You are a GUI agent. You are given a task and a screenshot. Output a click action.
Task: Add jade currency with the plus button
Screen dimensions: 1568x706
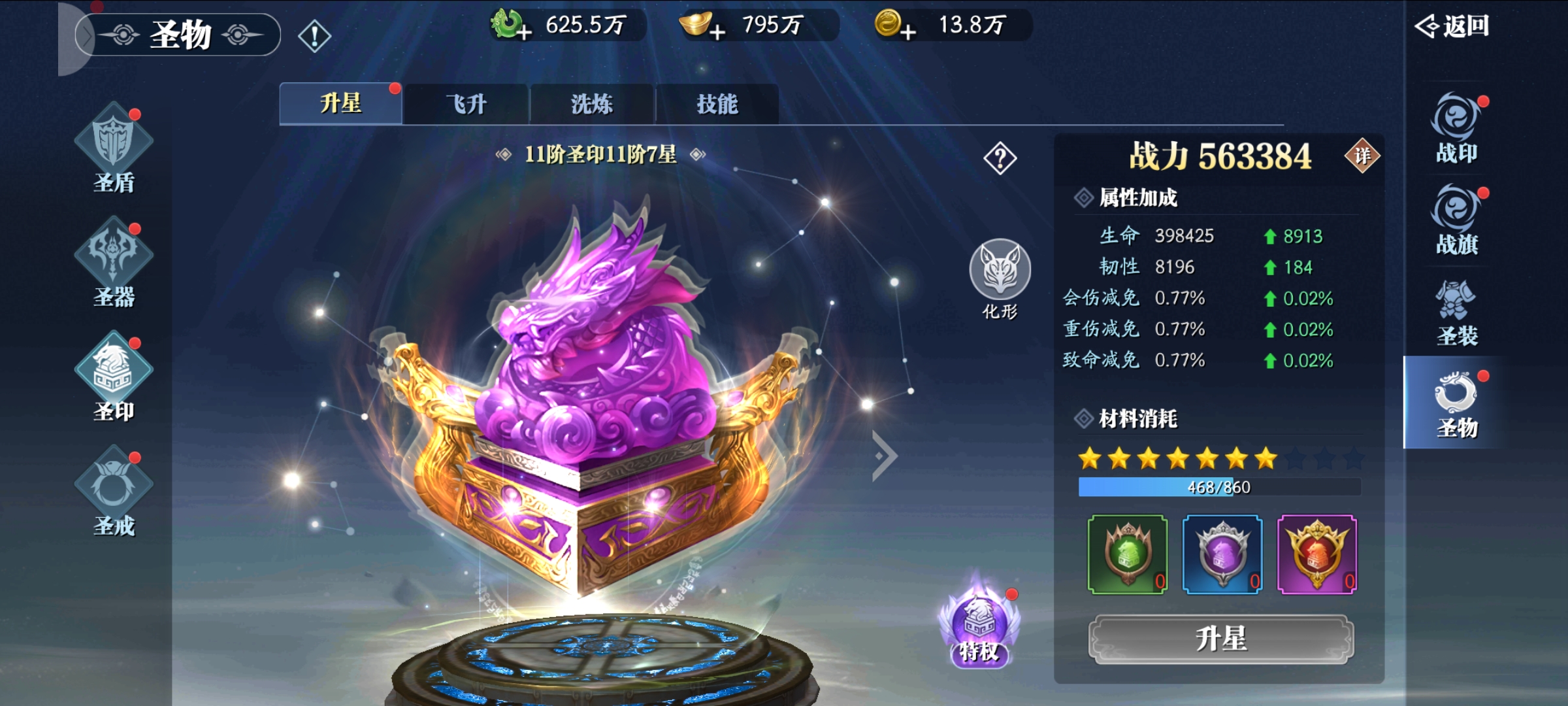pos(523,31)
